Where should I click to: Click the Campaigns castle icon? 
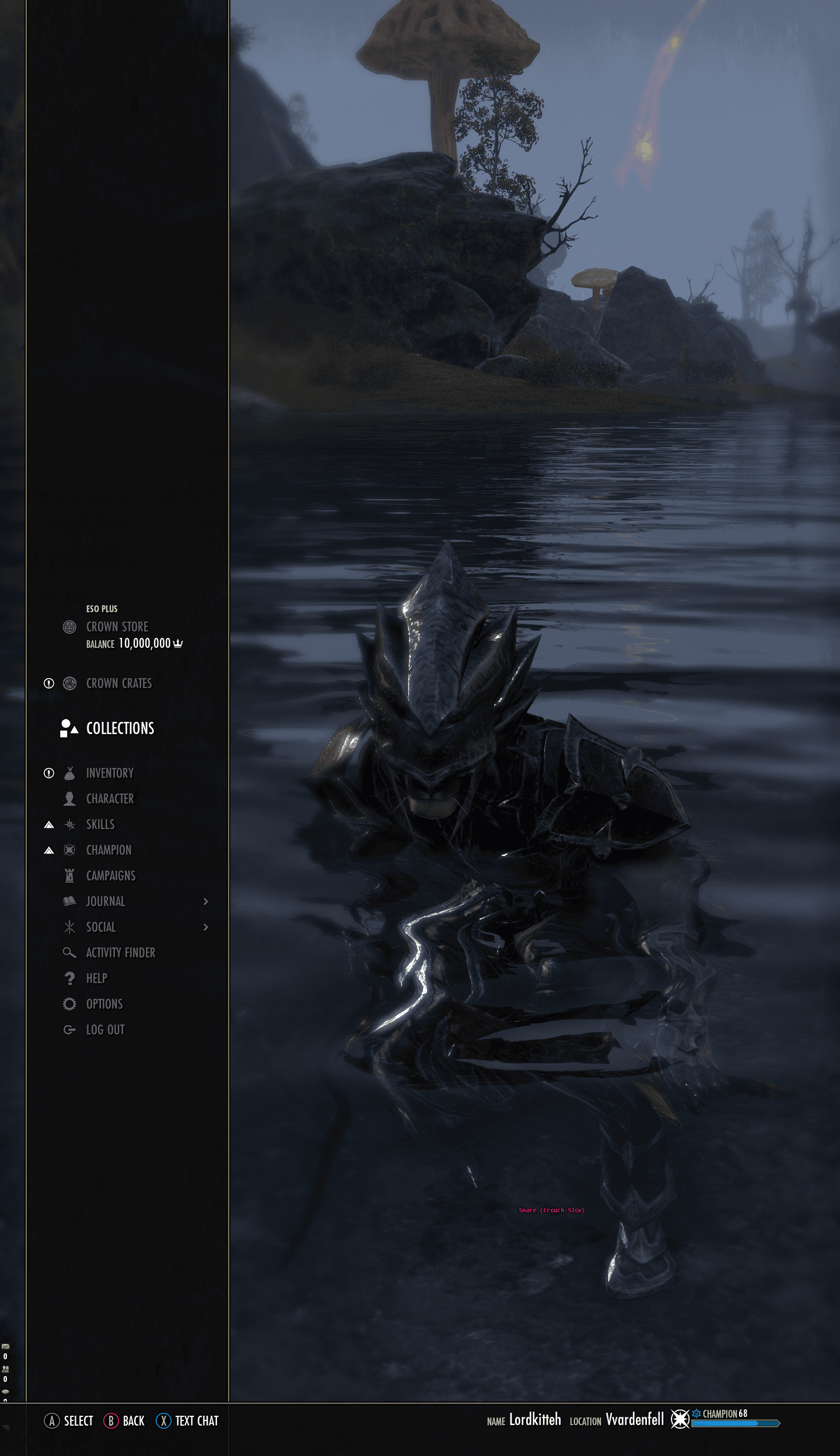[x=69, y=875]
